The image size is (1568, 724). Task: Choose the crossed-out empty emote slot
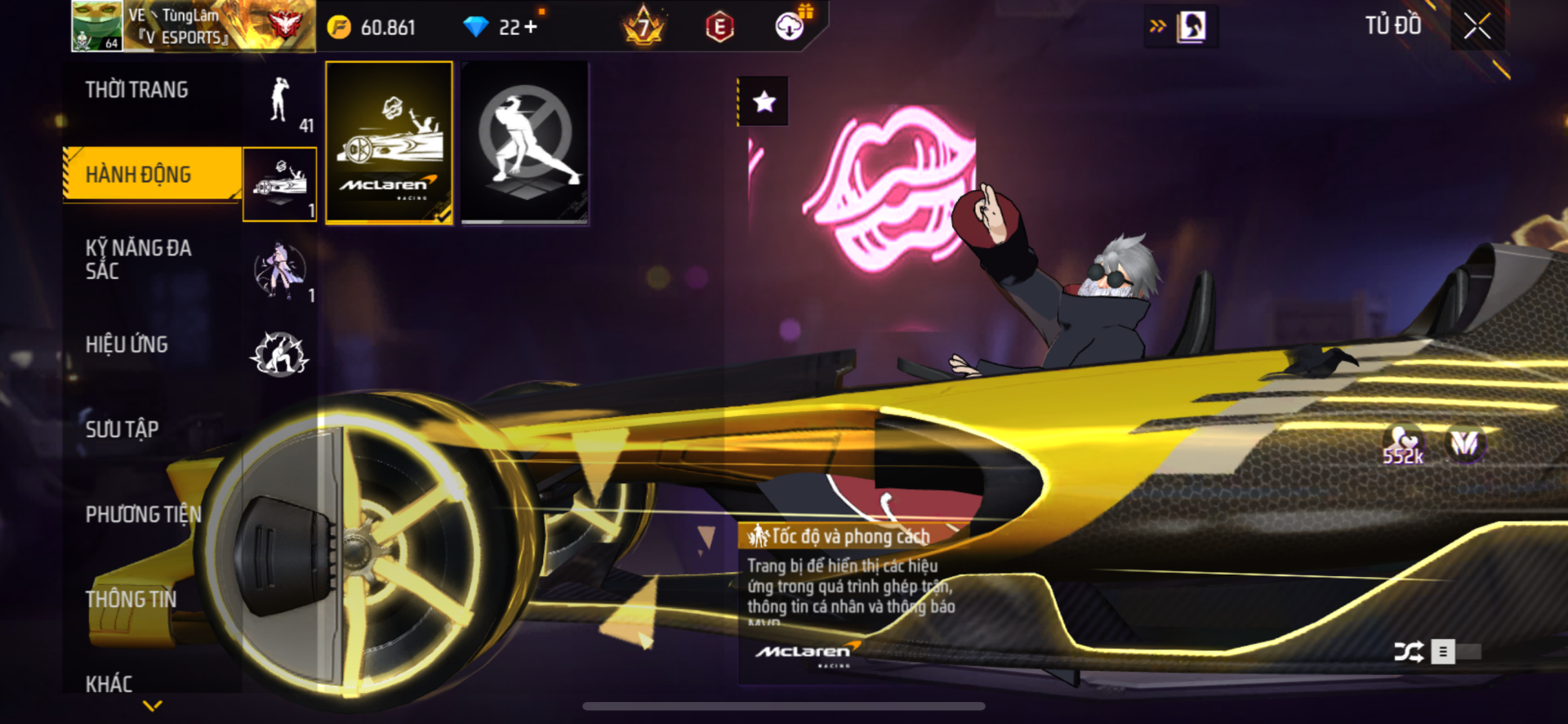[524, 143]
